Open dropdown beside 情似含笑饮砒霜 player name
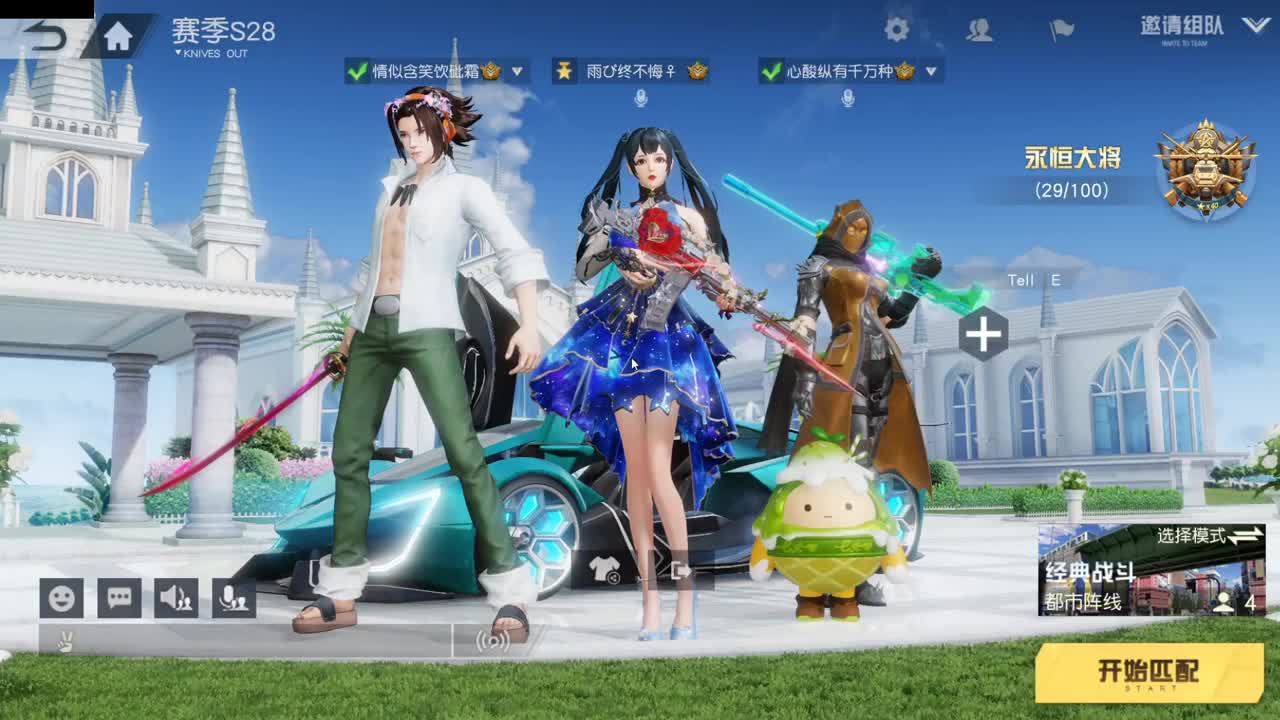1280x720 pixels. tap(516, 72)
